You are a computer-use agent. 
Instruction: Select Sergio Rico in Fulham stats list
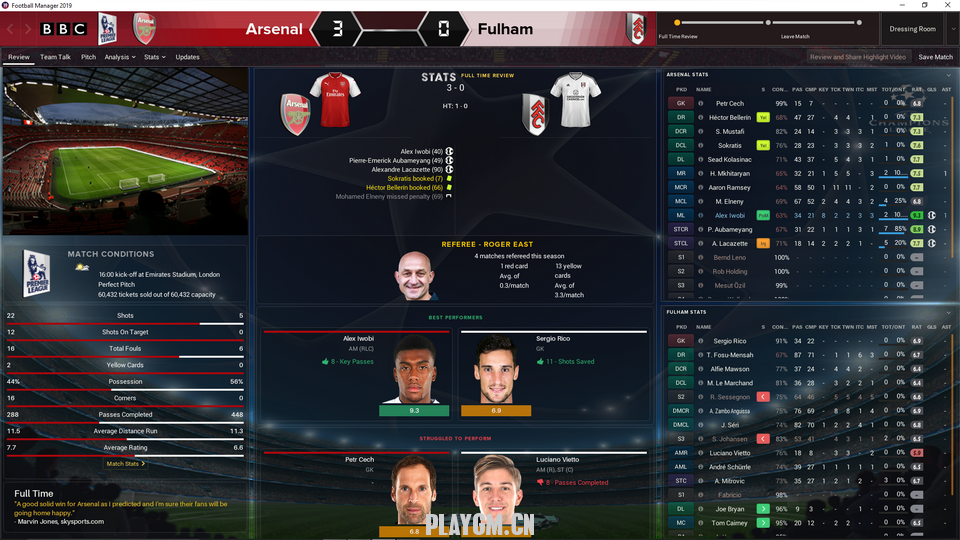point(729,341)
